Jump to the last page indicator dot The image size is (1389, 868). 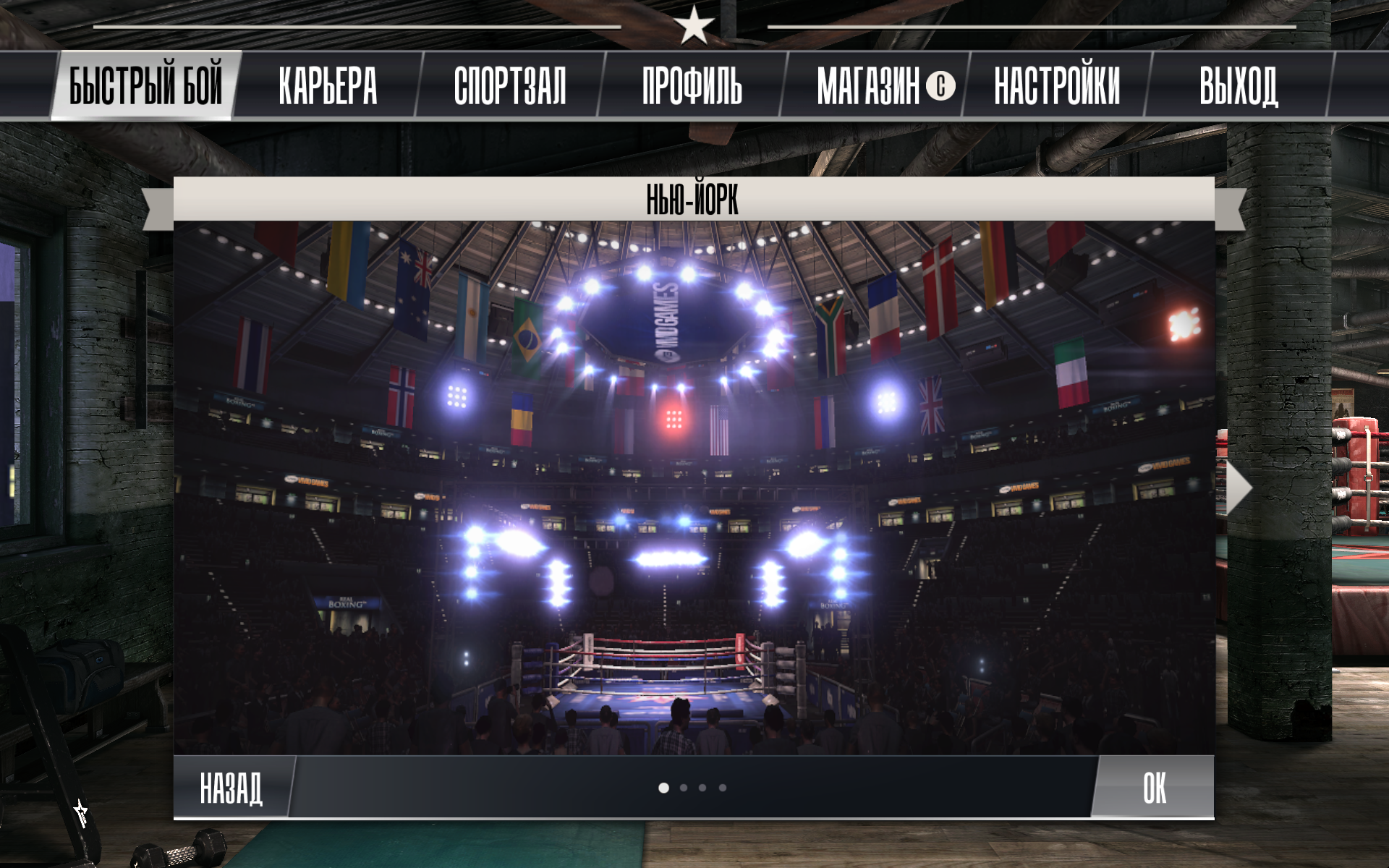coord(723,788)
